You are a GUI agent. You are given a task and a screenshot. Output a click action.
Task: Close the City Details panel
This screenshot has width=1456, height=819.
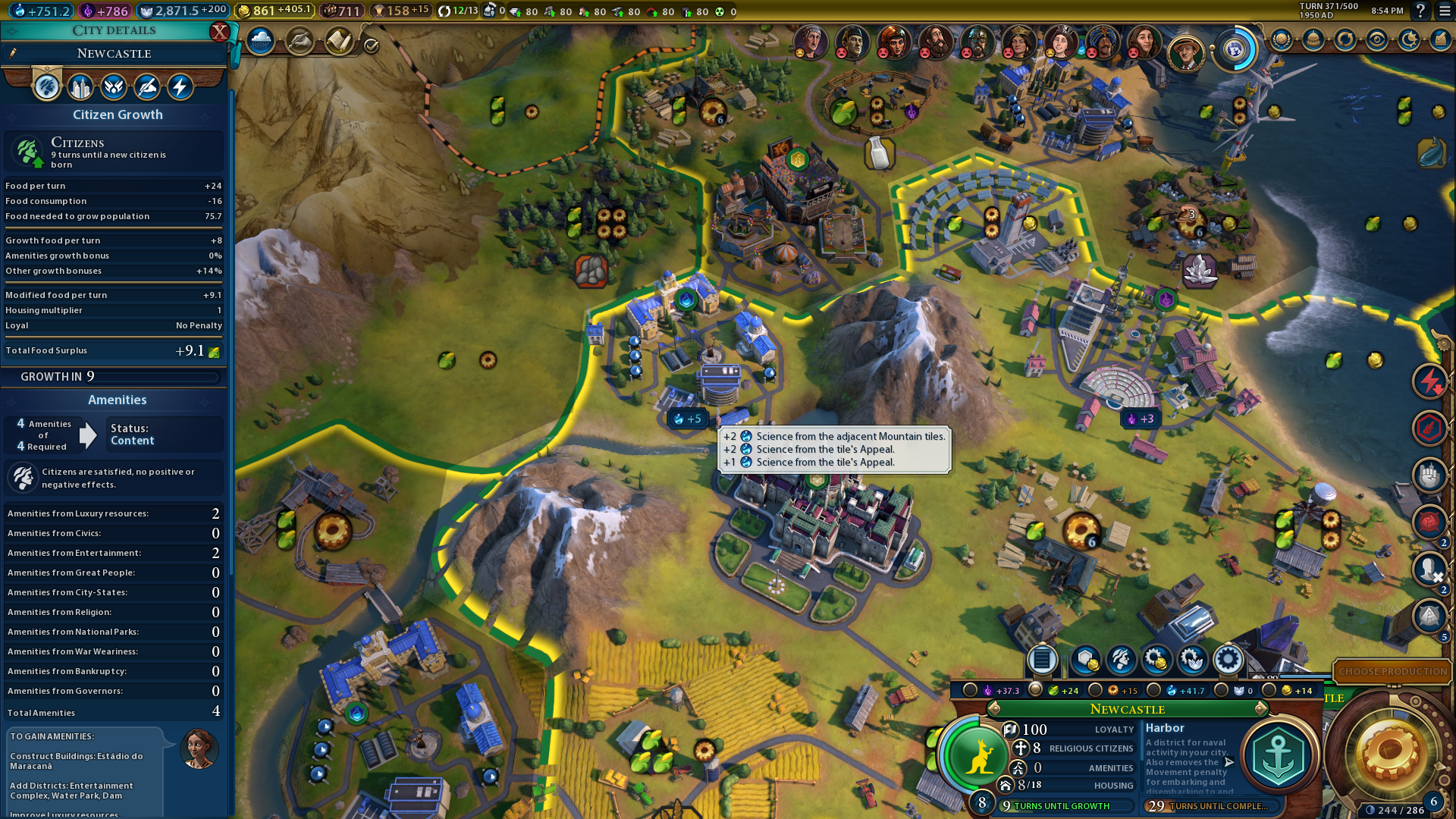point(219,32)
